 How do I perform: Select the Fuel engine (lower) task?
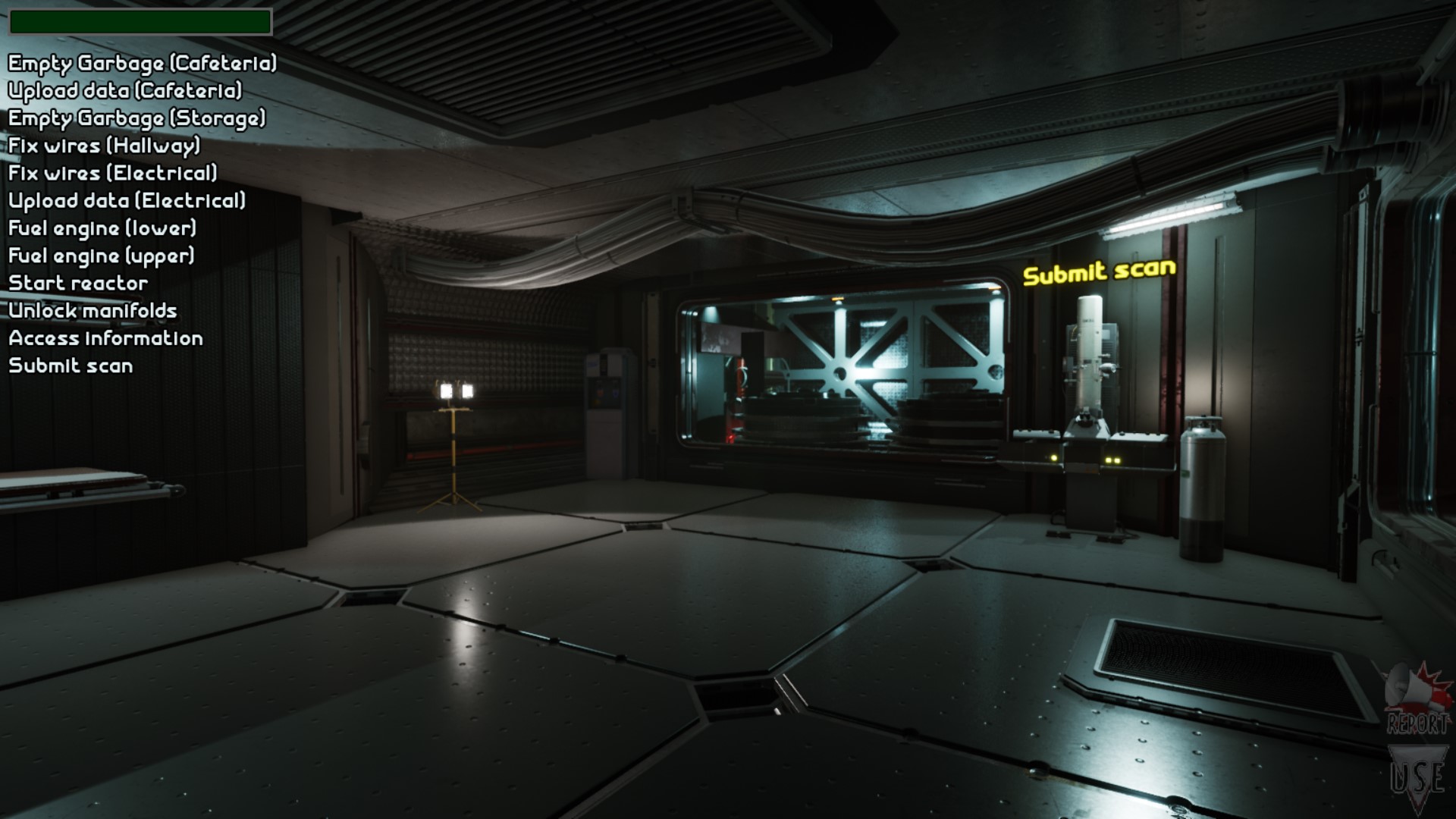coord(102,228)
